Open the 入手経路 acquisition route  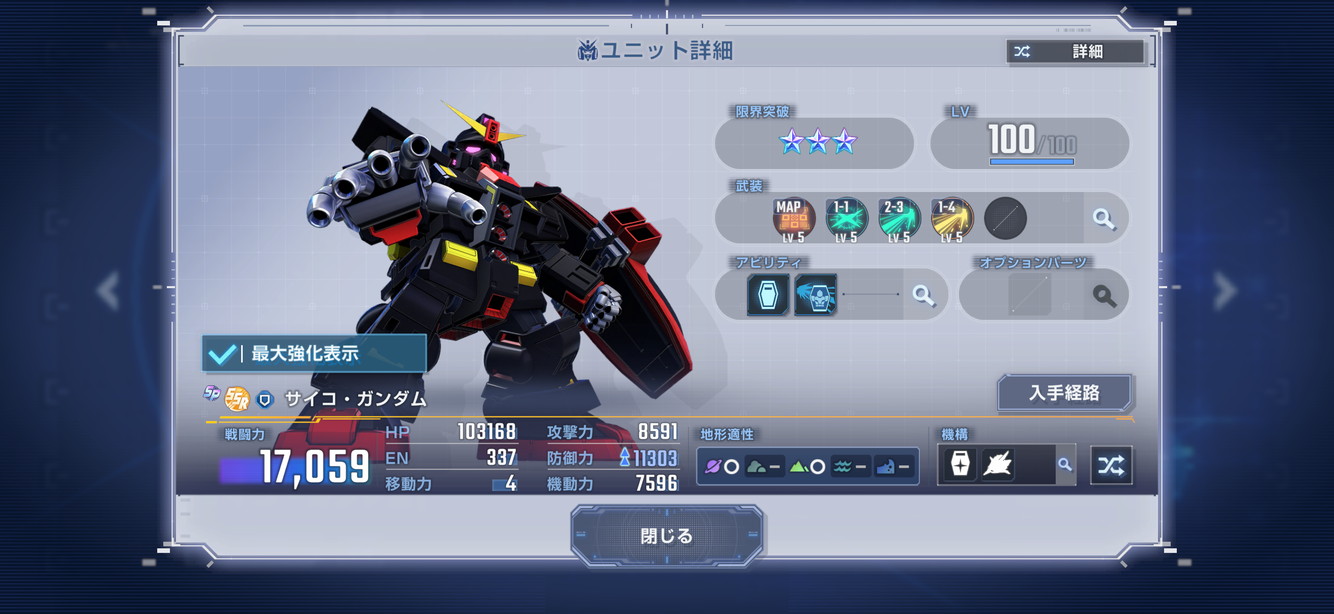1064,393
